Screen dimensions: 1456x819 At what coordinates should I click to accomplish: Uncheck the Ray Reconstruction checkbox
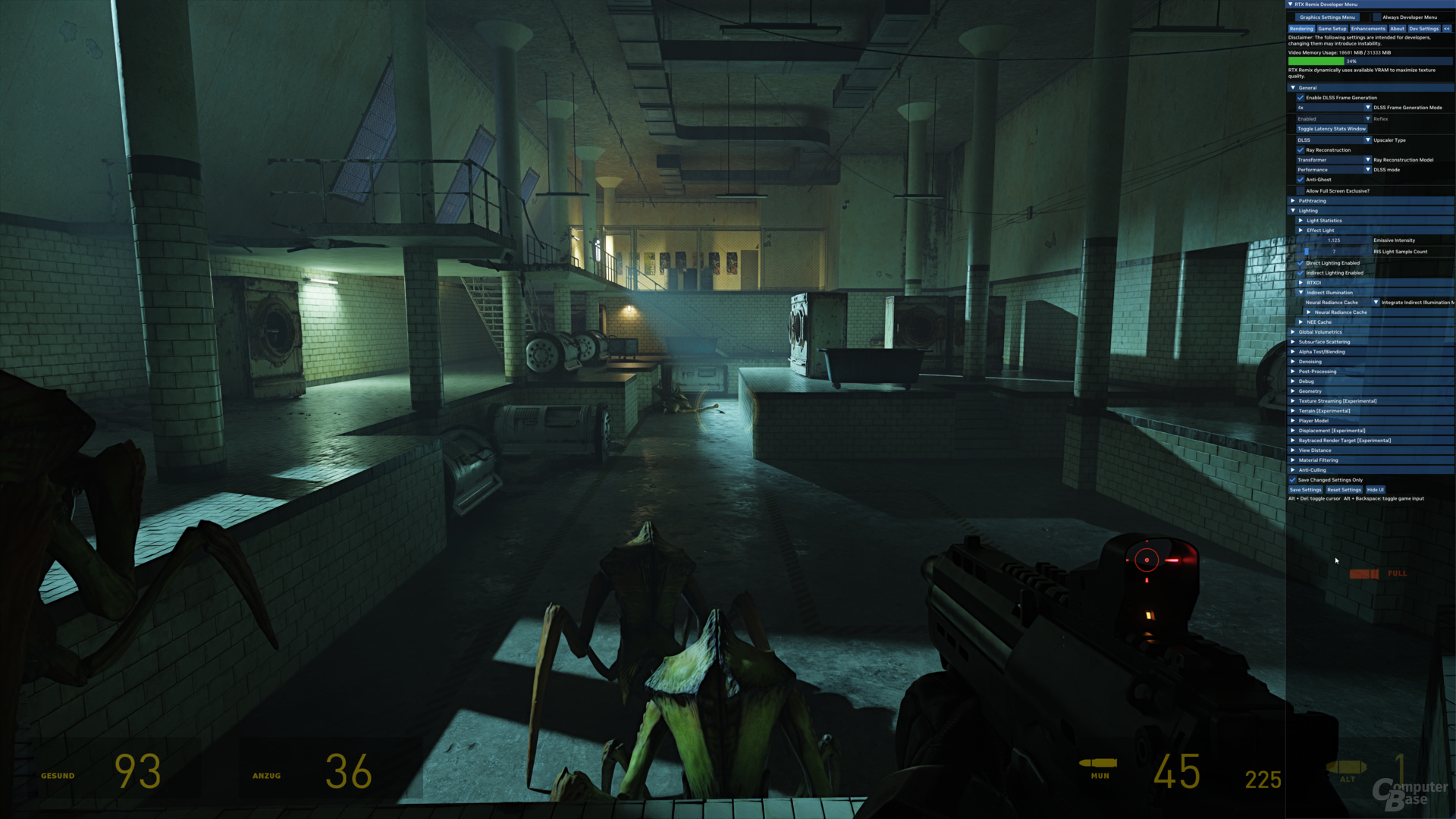tap(1301, 150)
